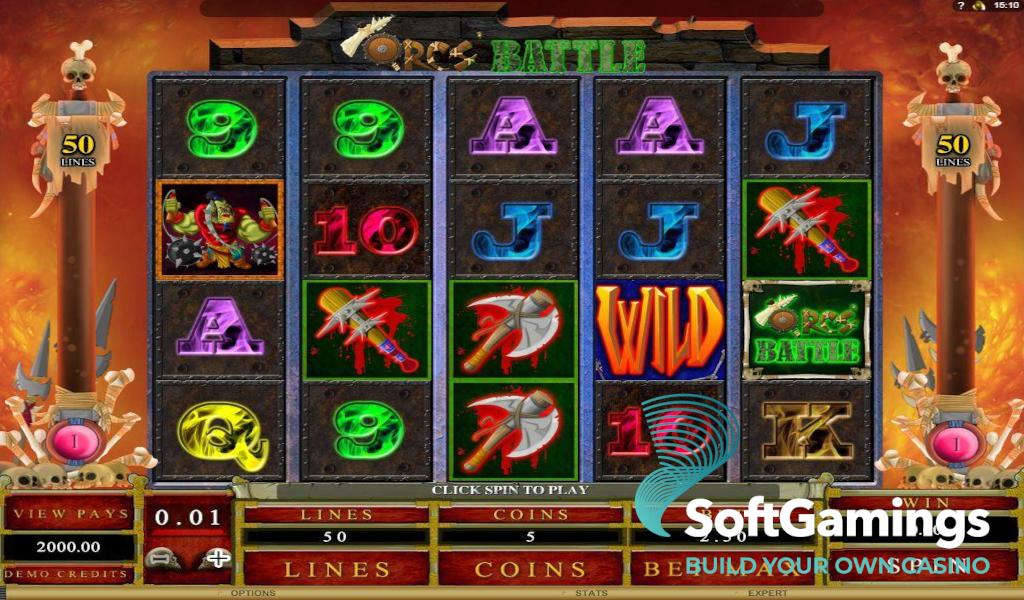Open the View Pays paytable

coord(69,514)
